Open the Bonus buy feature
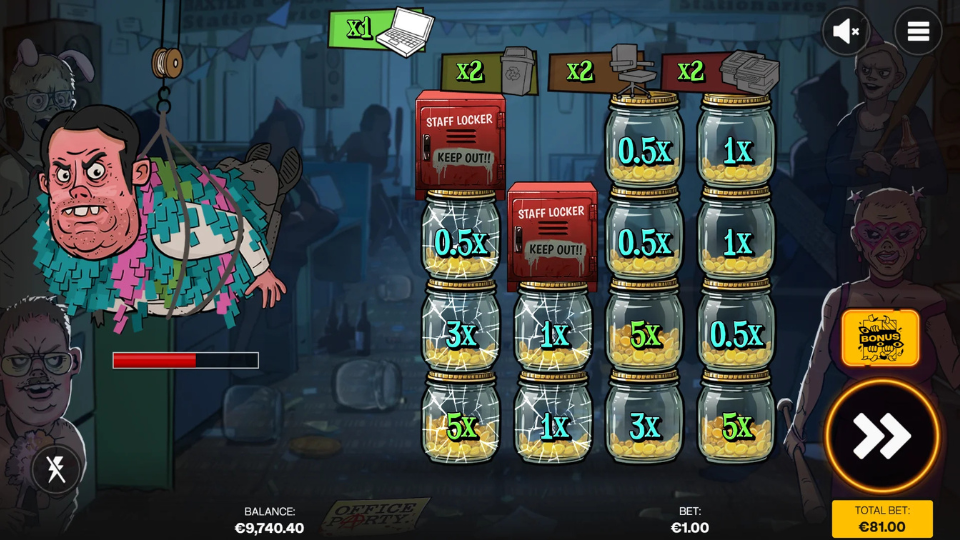This screenshot has width=960, height=540. coord(880,338)
